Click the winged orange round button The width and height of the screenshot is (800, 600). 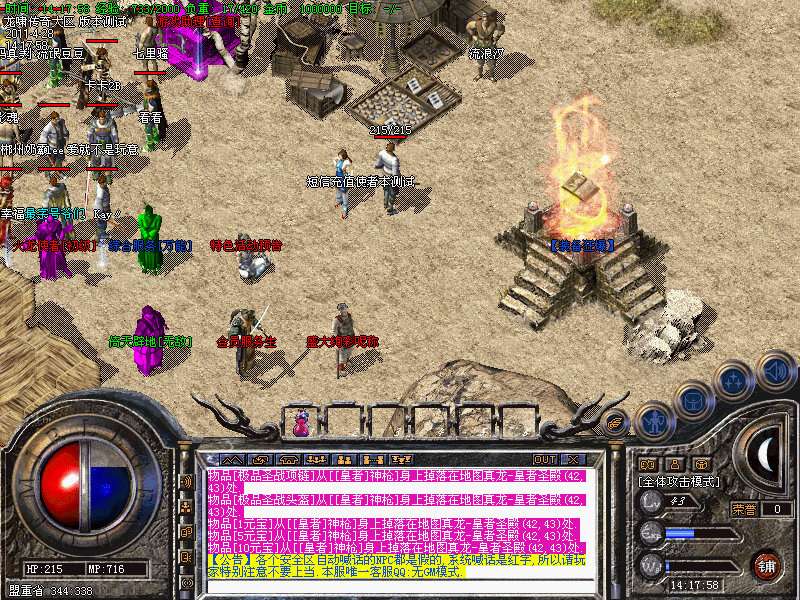(x=616, y=421)
